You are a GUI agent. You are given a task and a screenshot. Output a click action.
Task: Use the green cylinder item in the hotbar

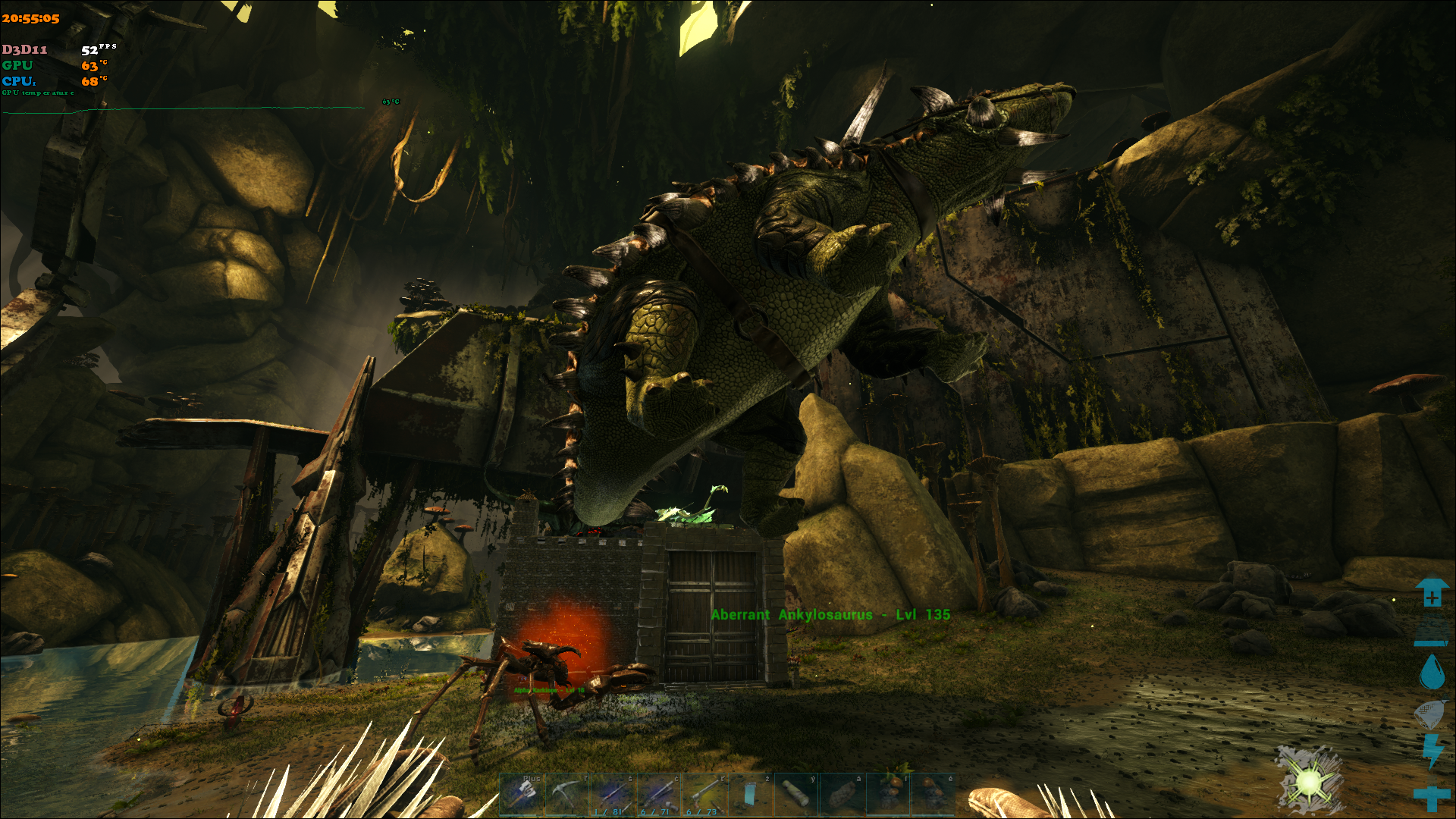pyautogui.click(x=795, y=795)
